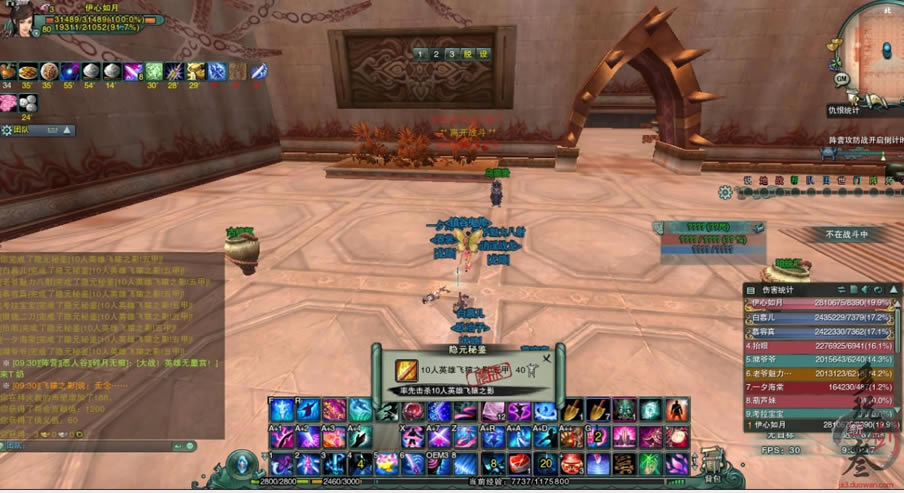Click the GM button beside the minimap
904x493 pixels.
point(841,78)
